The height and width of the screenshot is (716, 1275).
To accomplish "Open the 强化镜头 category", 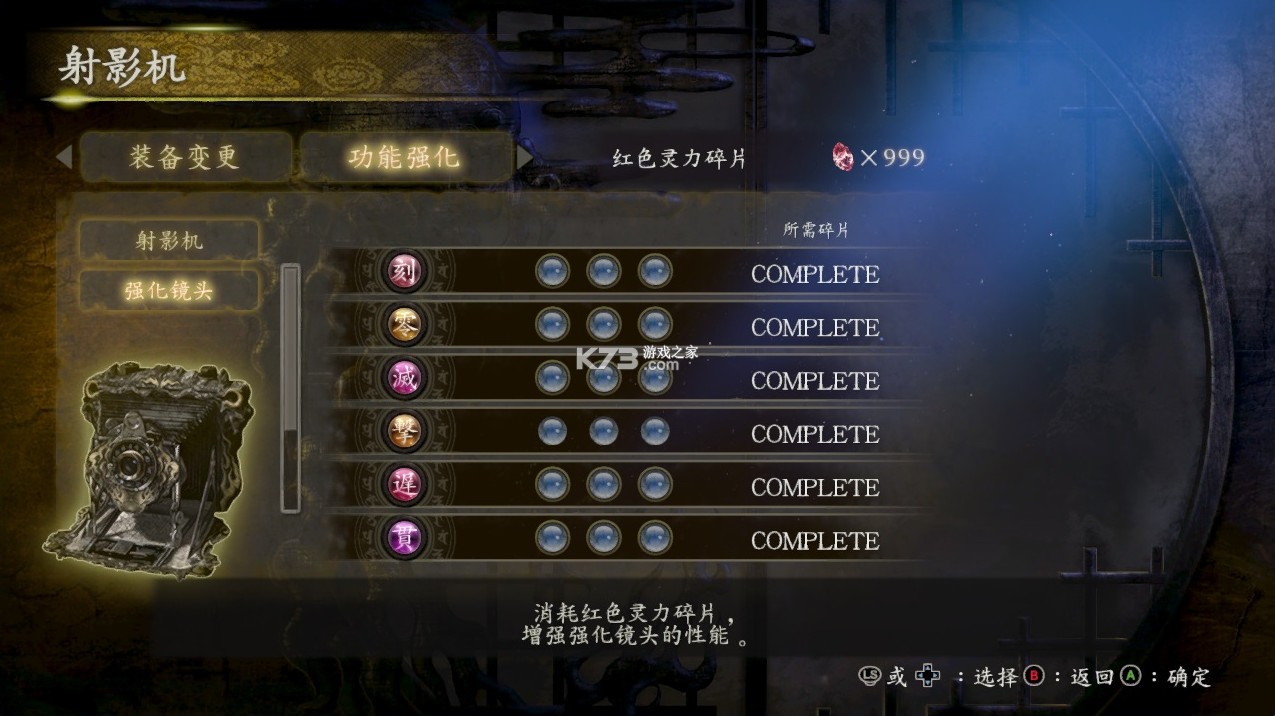I will 169,290.
